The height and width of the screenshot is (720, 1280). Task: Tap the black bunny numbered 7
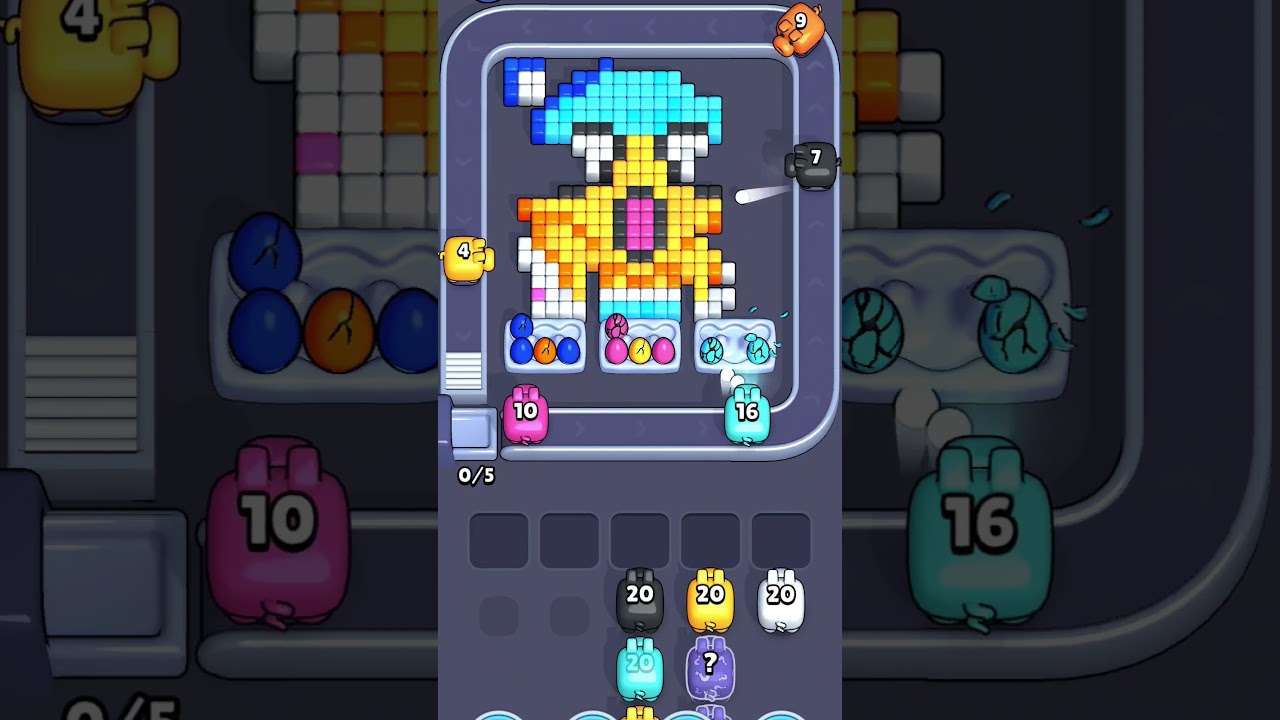pos(813,162)
